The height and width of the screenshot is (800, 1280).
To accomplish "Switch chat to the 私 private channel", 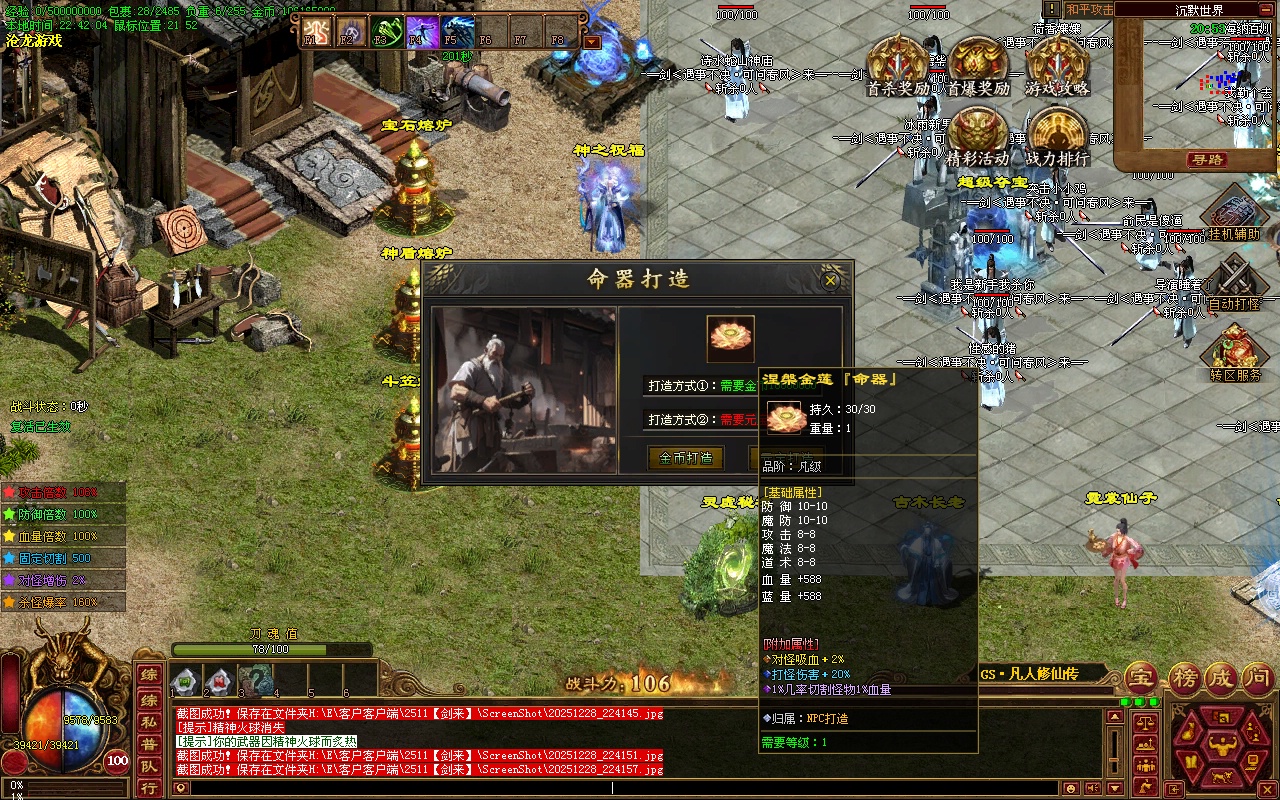I will pos(148,721).
